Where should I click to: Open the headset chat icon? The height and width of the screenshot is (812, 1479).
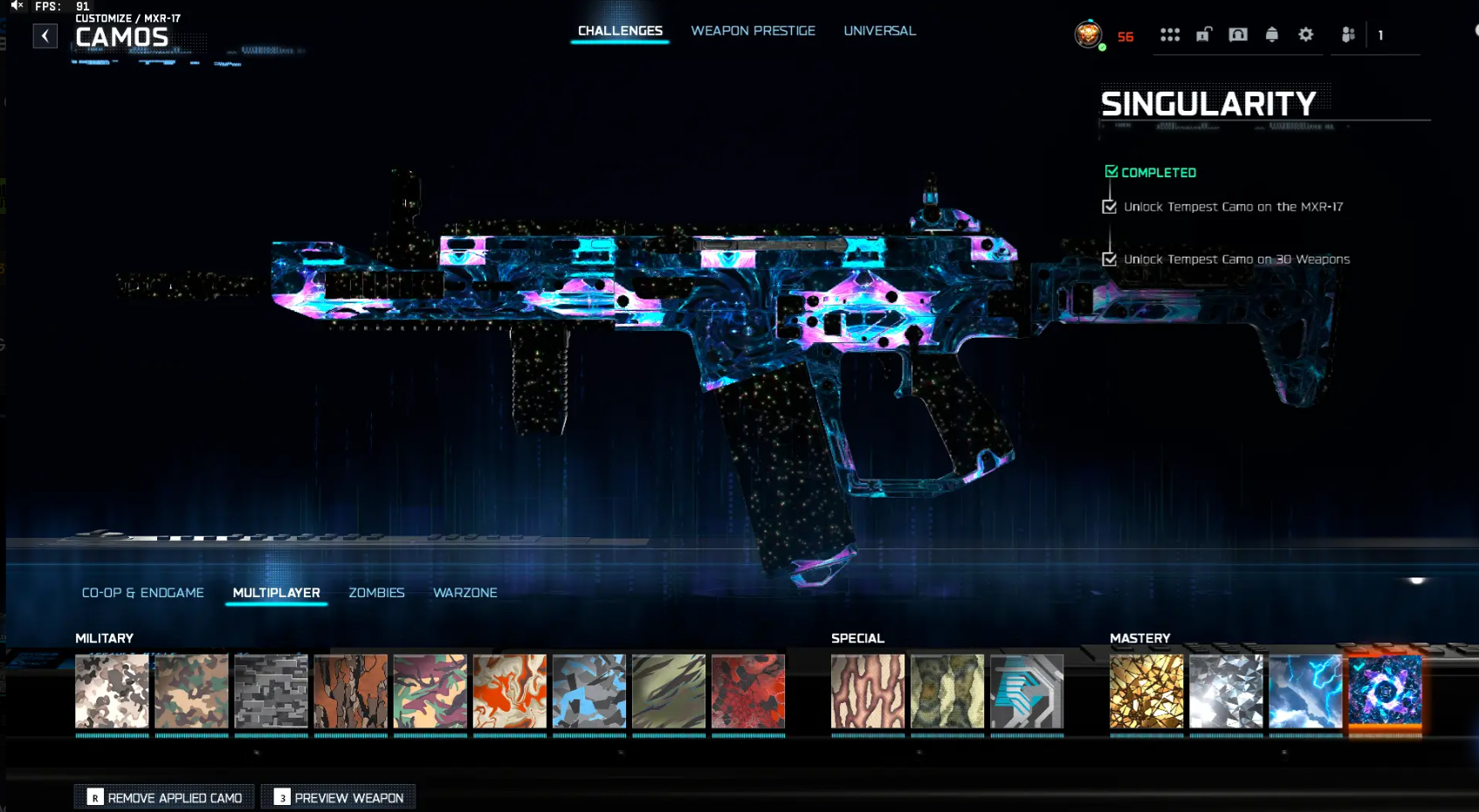pyautogui.click(x=1237, y=35)
